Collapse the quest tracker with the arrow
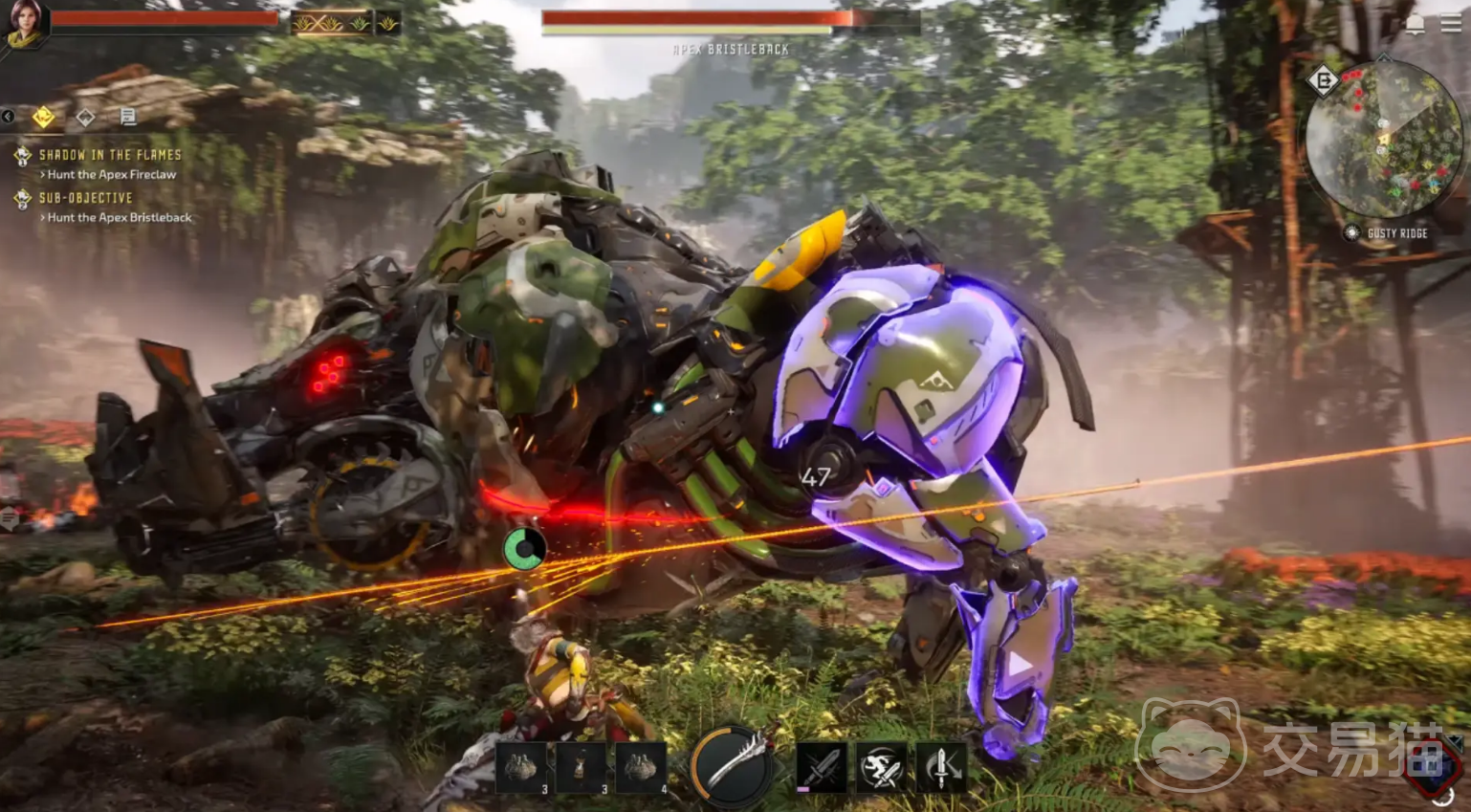 [8, 117]
